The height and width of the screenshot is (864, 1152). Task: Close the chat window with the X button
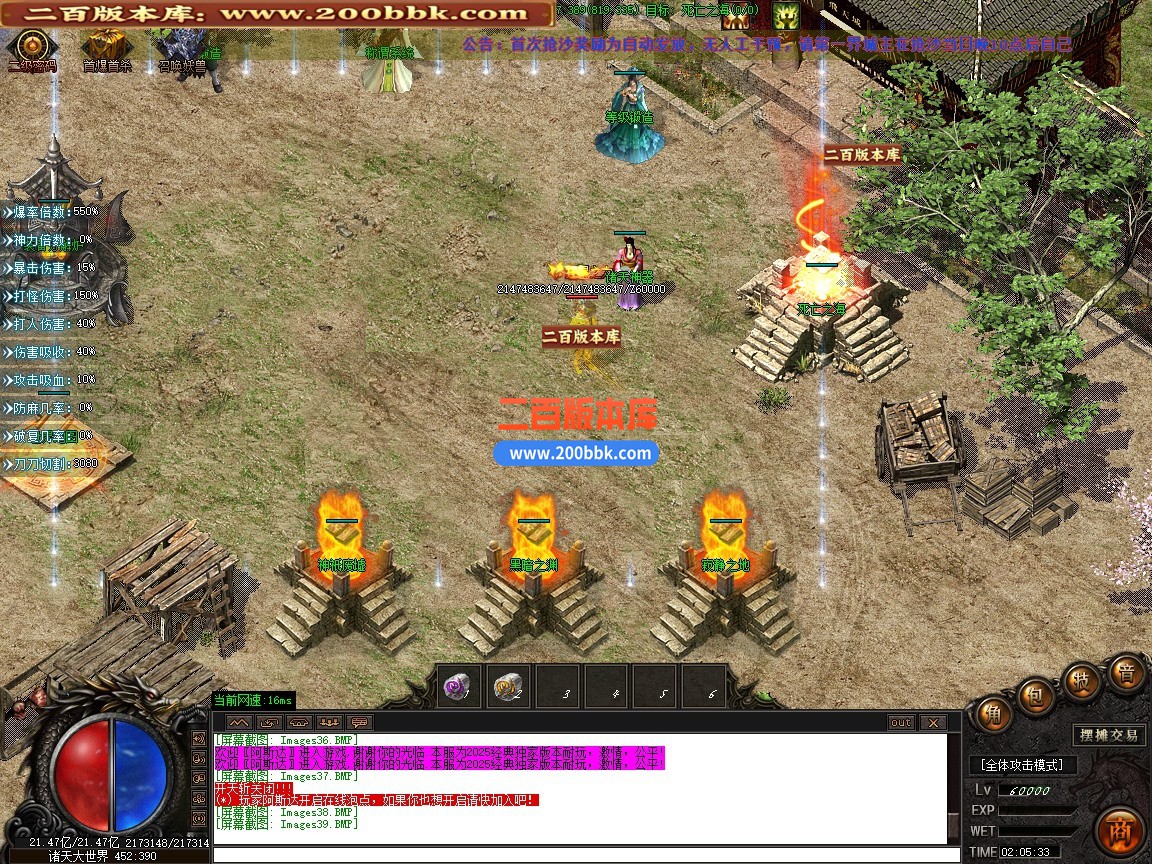click(x=932, y=722)
